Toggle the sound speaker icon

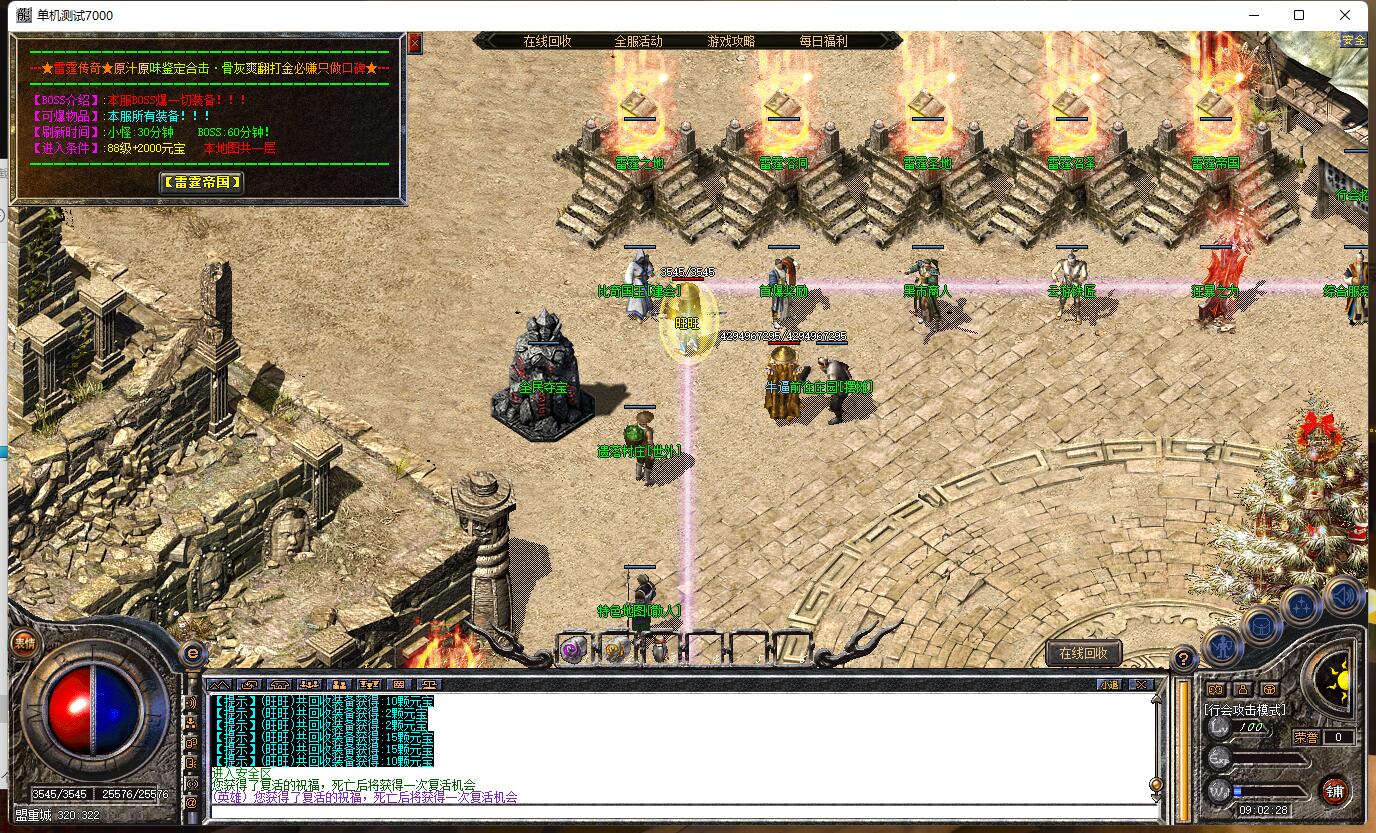pyautogui.click(x=1344, y=597)
